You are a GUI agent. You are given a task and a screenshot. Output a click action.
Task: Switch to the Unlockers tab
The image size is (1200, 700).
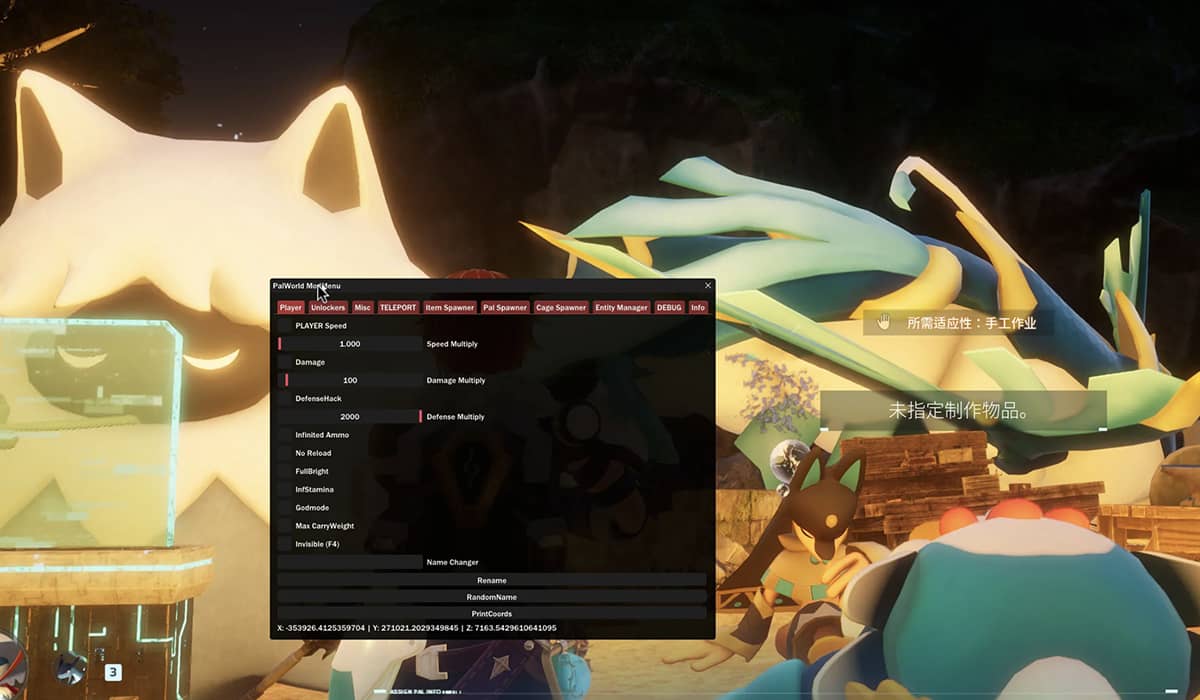coord(328,308)
